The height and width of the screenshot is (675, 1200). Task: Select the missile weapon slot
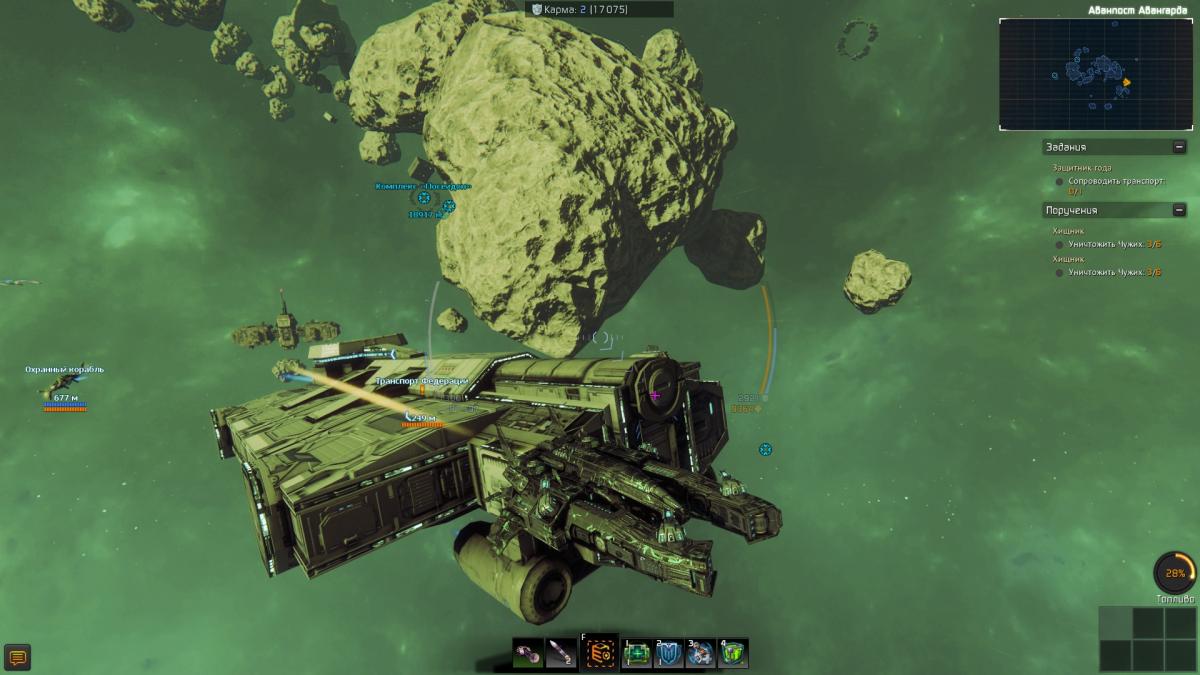(x=562, y=654)
